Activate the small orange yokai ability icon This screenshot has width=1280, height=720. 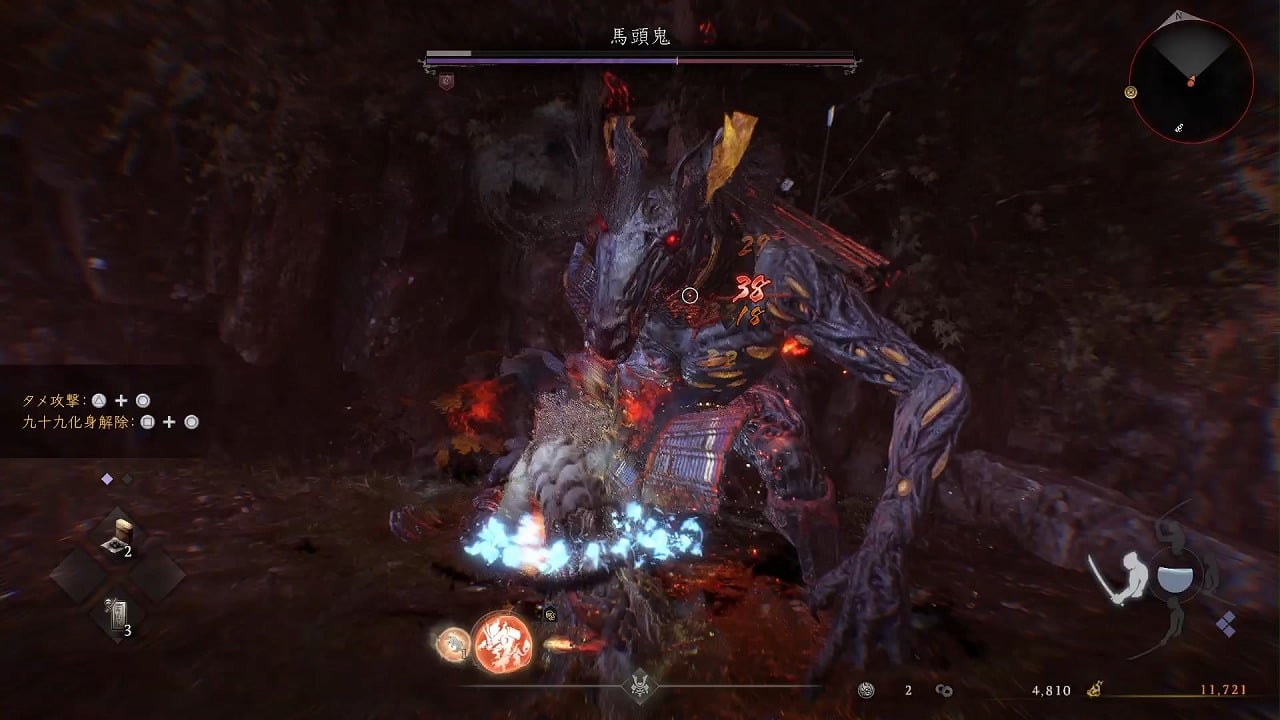[454, 644]
